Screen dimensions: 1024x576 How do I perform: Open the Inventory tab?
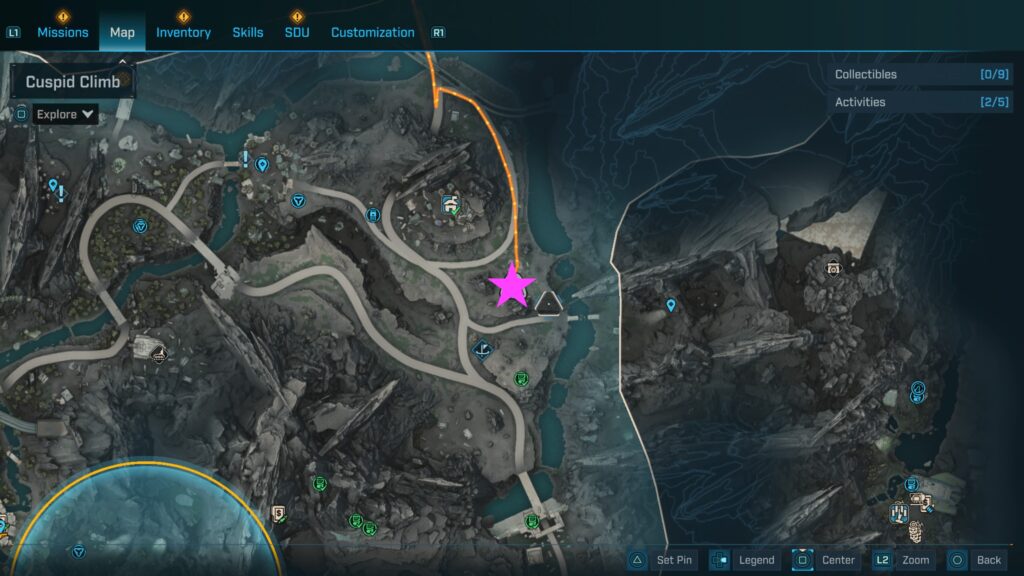[x=183, y=32]
